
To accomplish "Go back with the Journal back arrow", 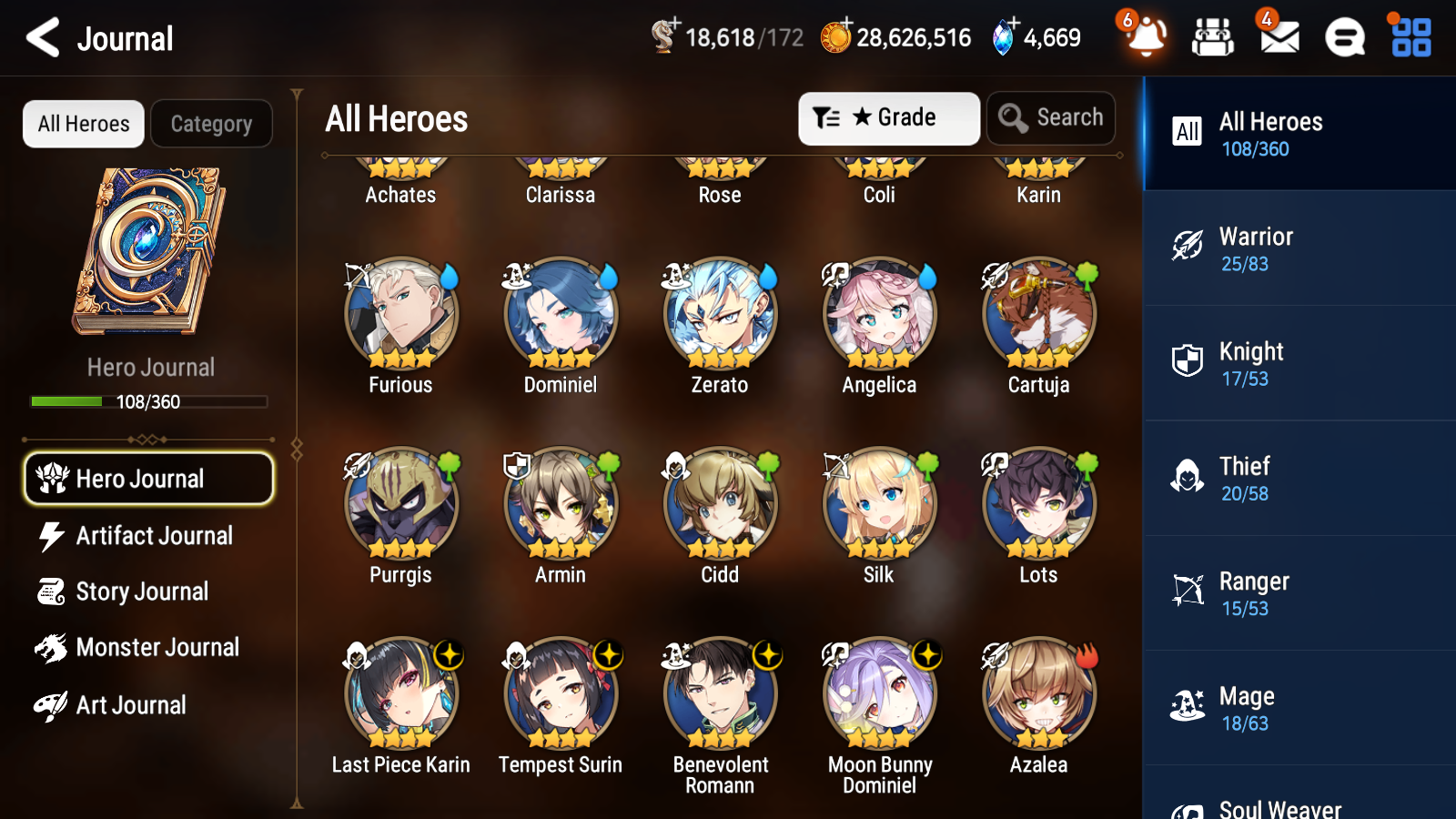I will pos(40,37).
